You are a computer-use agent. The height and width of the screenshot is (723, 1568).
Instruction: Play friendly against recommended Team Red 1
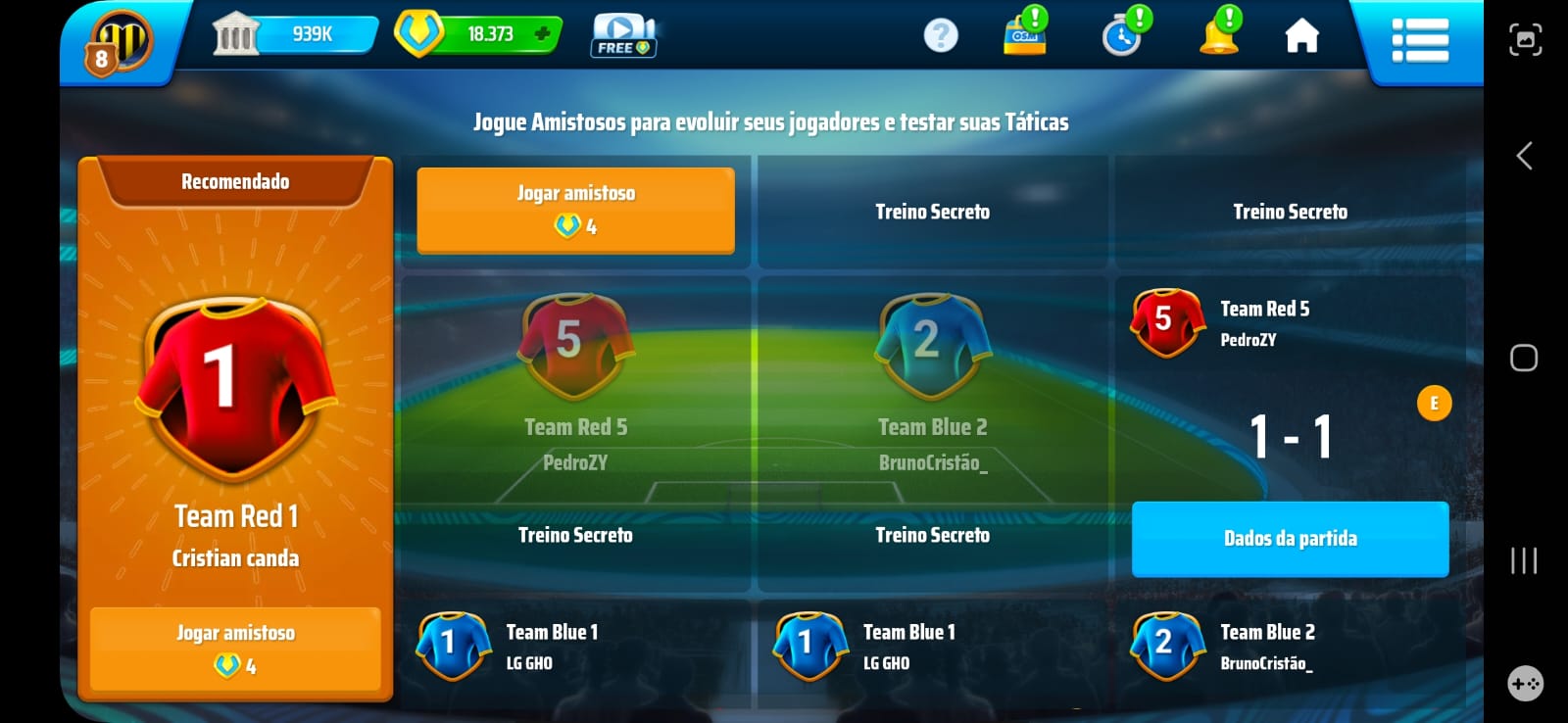point(235,649)
